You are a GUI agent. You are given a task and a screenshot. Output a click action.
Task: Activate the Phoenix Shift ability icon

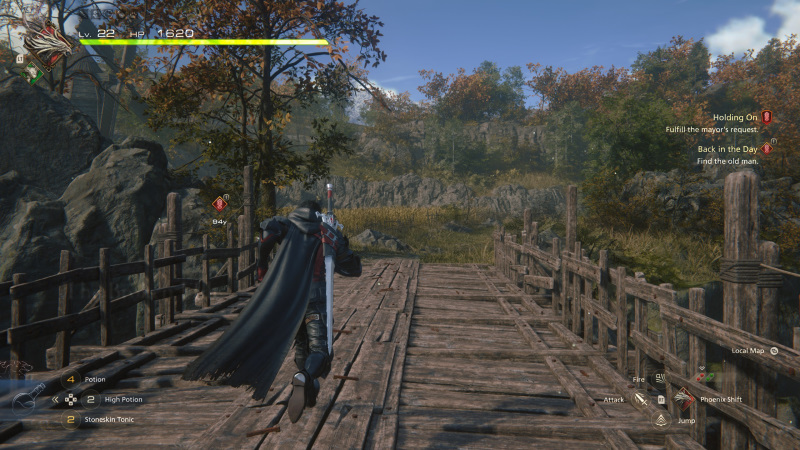(x=684, y=398)
